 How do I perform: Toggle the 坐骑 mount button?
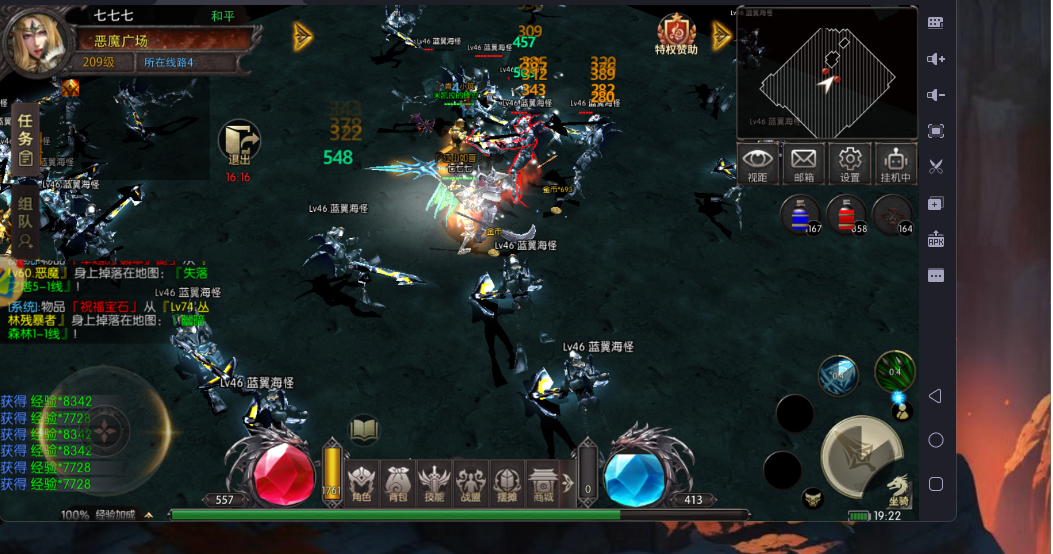point(899,490)
